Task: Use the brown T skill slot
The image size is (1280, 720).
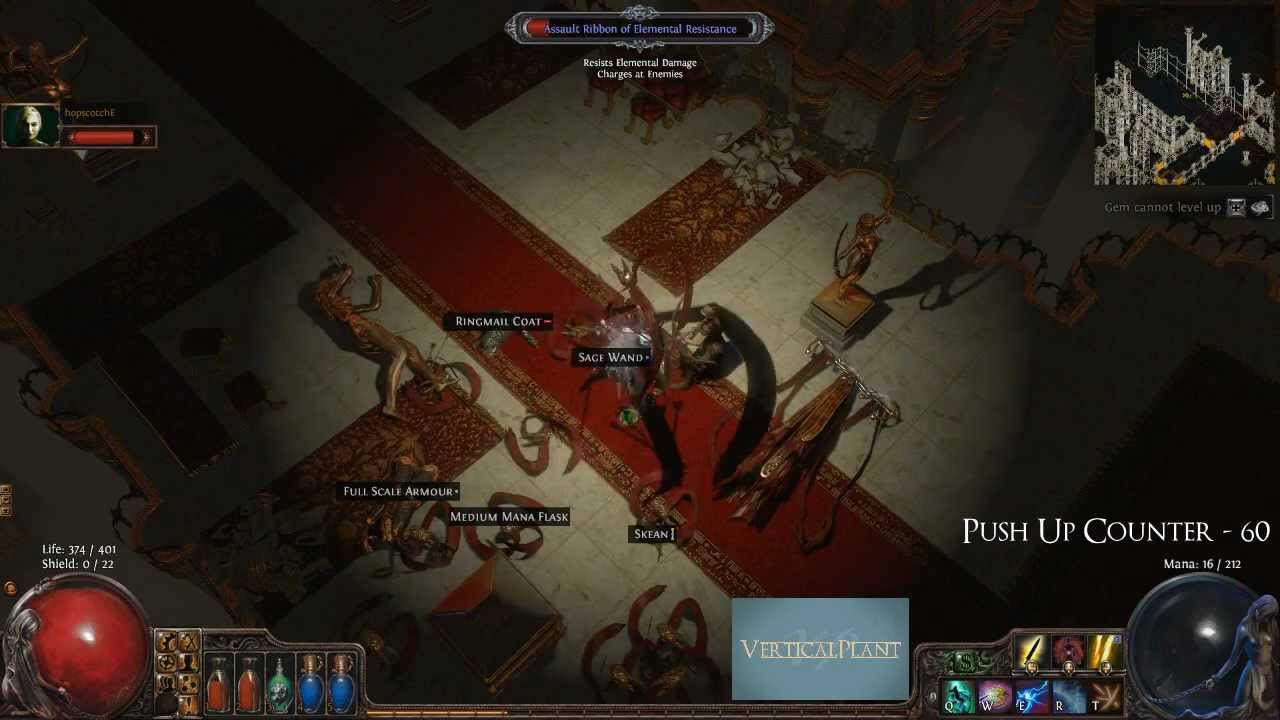Action: (1104, 695)
